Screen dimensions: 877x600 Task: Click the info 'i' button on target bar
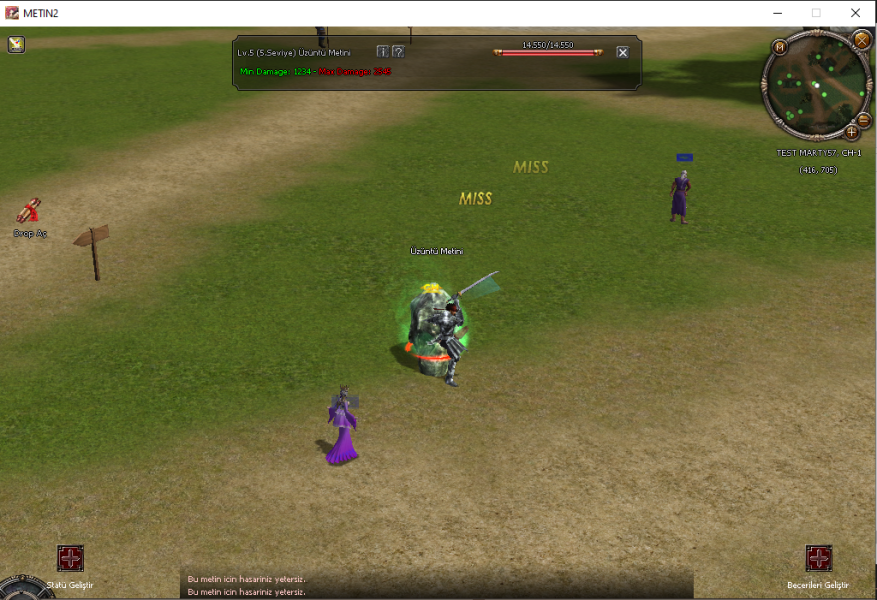point(382,51)
